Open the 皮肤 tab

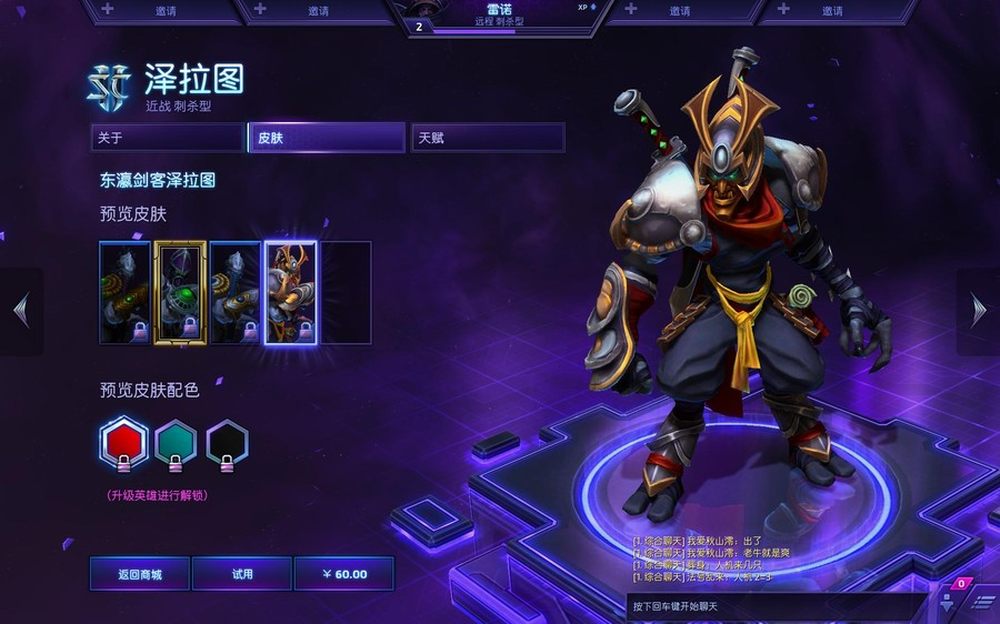click(x=327, y=138)
